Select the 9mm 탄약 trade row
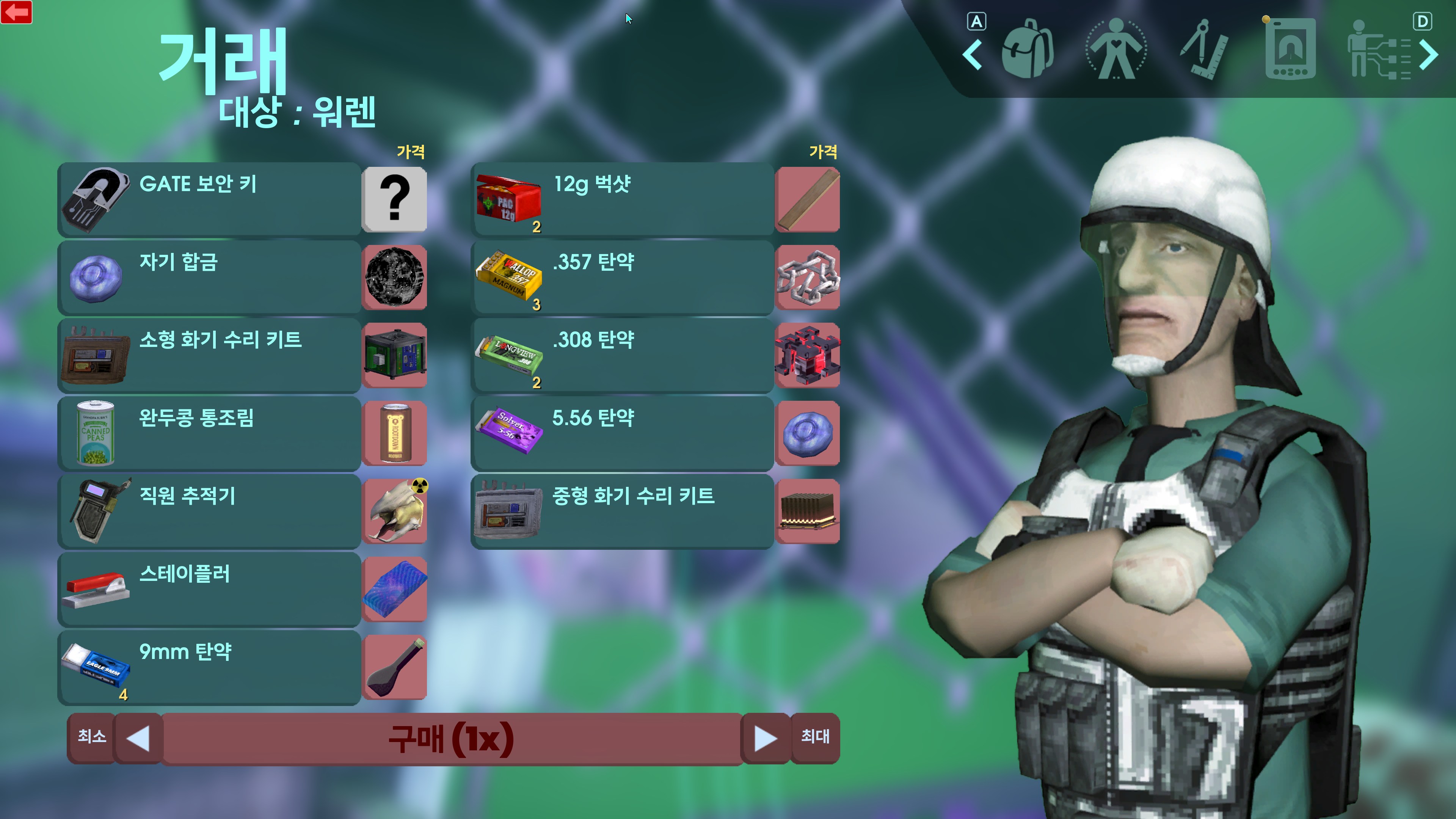The width and height of the screenshot is (1456, 819). pos(209,667)
